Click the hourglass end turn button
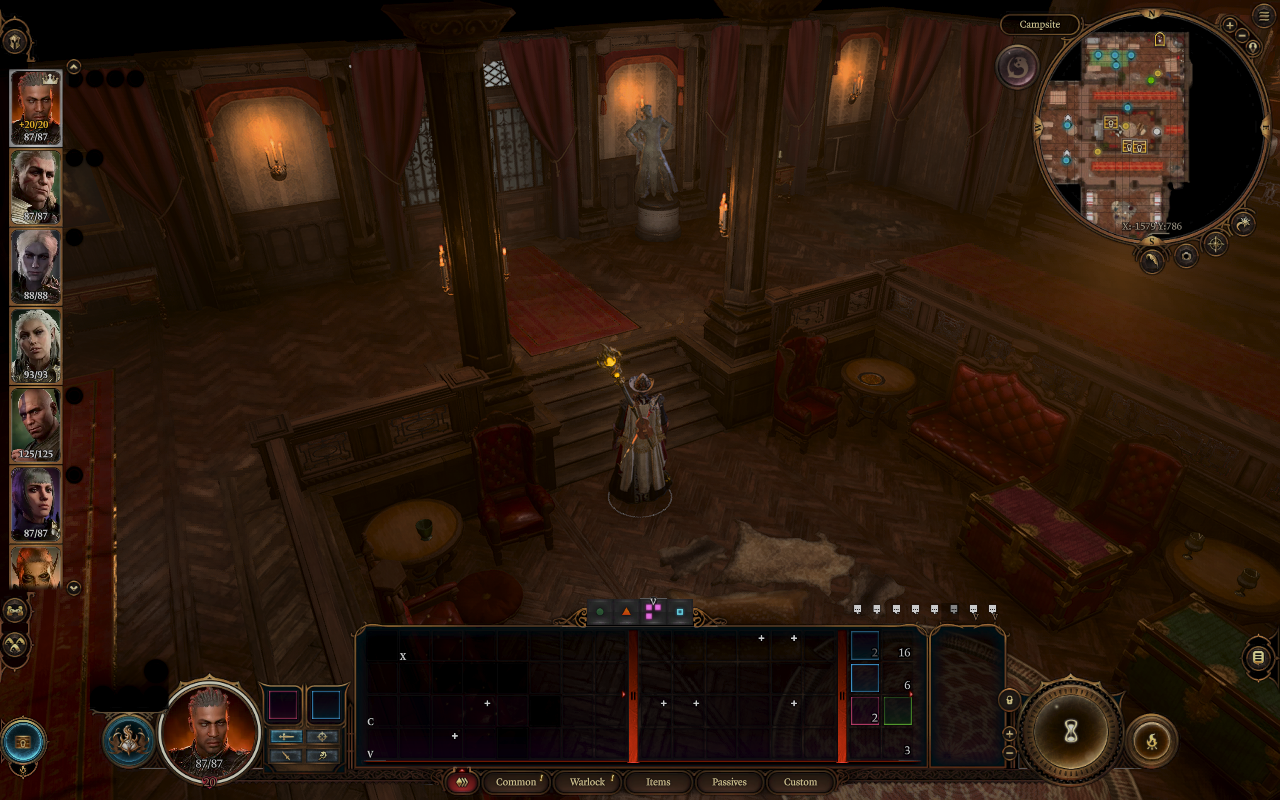The height and width of the screenshot is (800, 1280). (1071, 733)
